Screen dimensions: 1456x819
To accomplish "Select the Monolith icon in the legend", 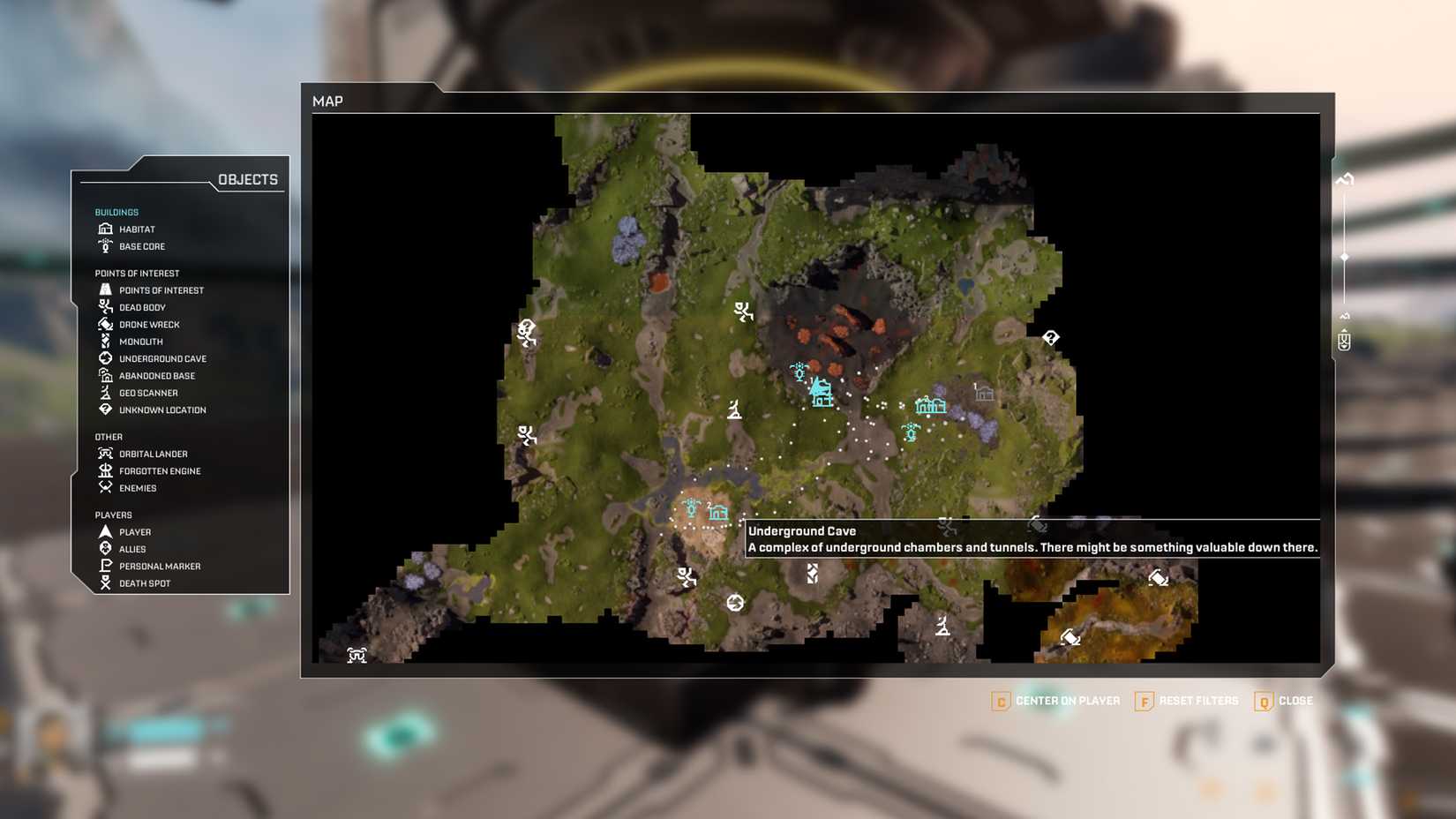I will 105,342.
